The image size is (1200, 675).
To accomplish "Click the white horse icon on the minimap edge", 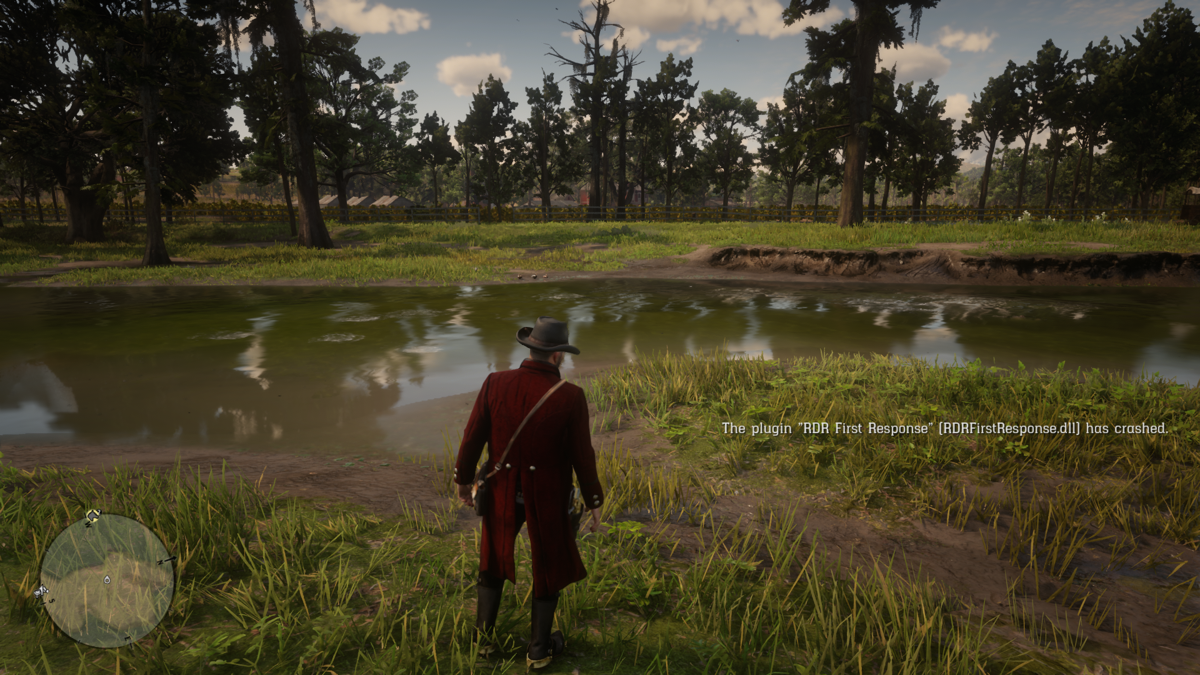I will pos(40,591).
